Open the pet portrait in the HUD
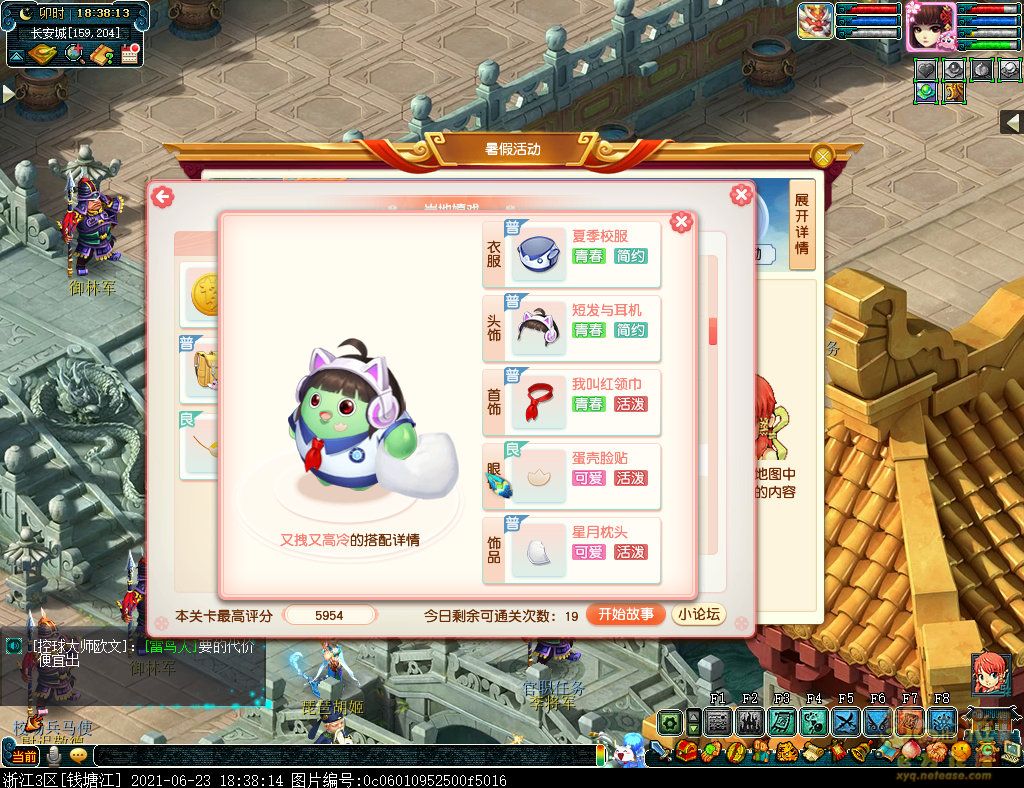1024x788 pixels. (x=815, y=21)
